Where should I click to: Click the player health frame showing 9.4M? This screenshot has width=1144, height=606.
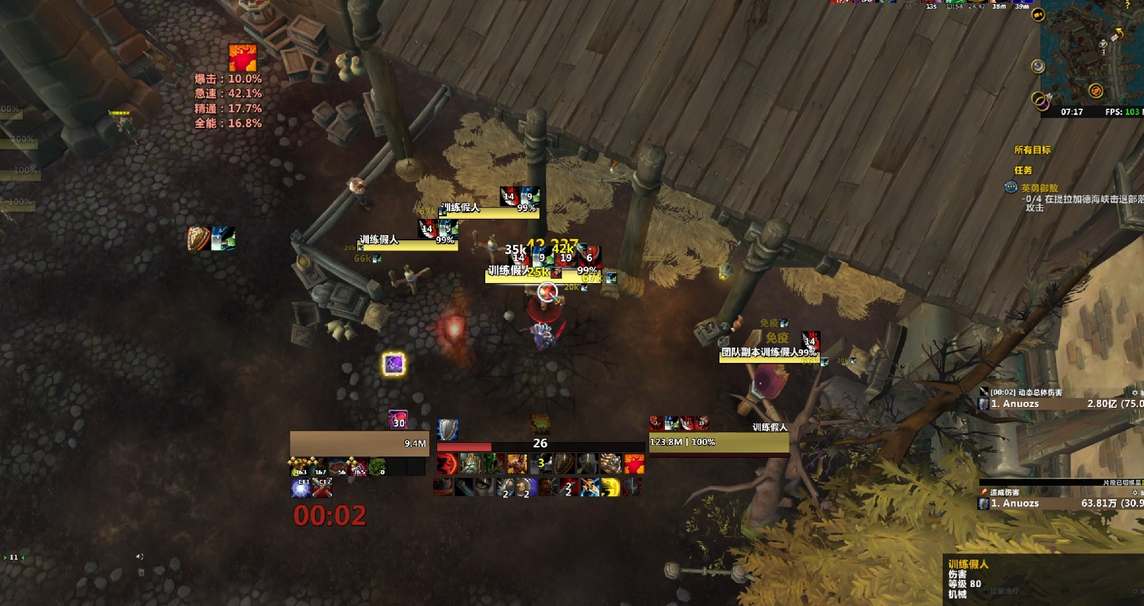click(x=359, y=443)
